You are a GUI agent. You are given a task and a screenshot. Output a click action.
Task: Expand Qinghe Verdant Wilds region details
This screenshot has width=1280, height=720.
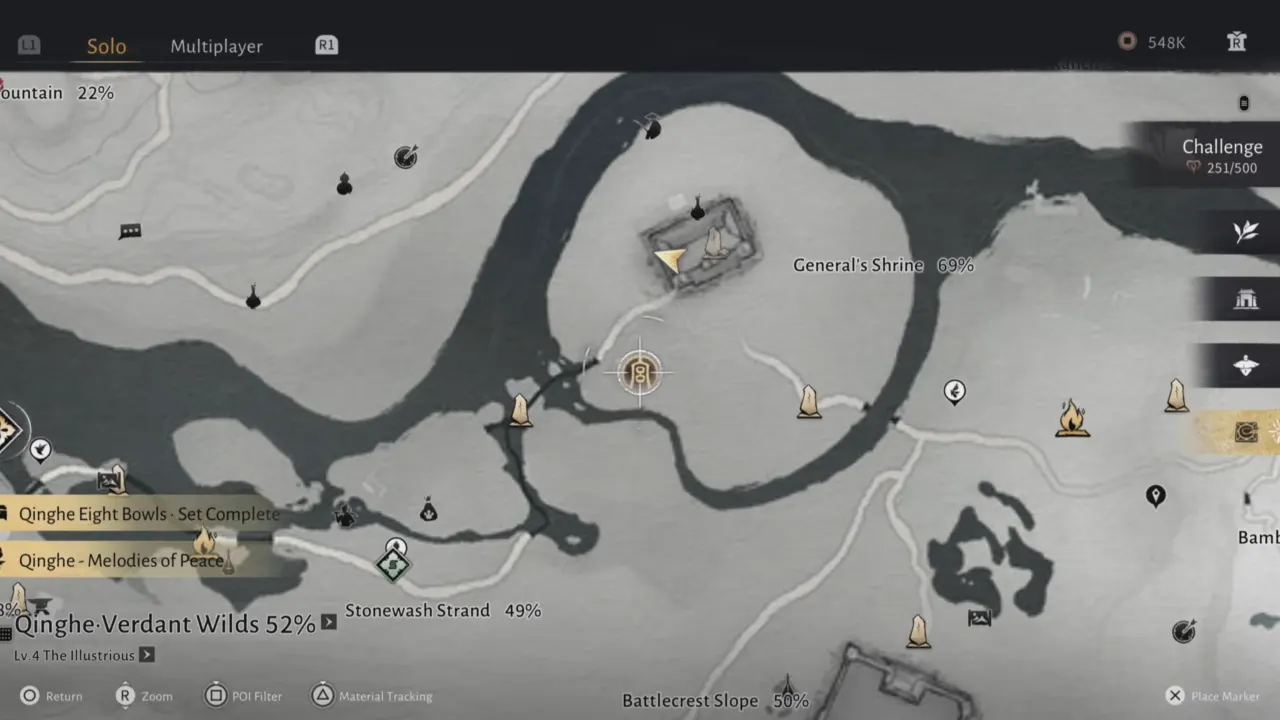328,623
